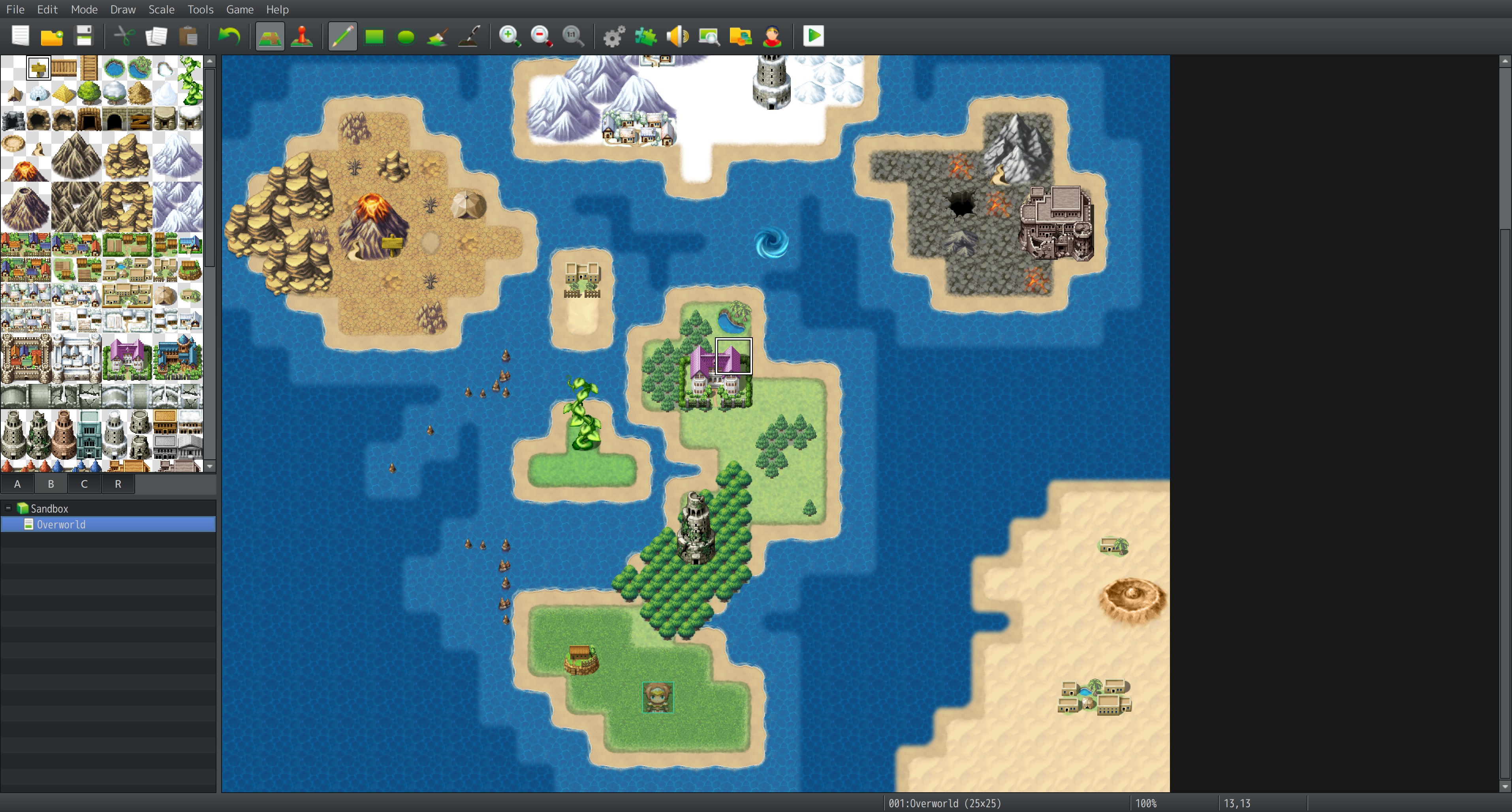
Task: Select the Pencil drawing tool
Action: click(x=342, y=36)
